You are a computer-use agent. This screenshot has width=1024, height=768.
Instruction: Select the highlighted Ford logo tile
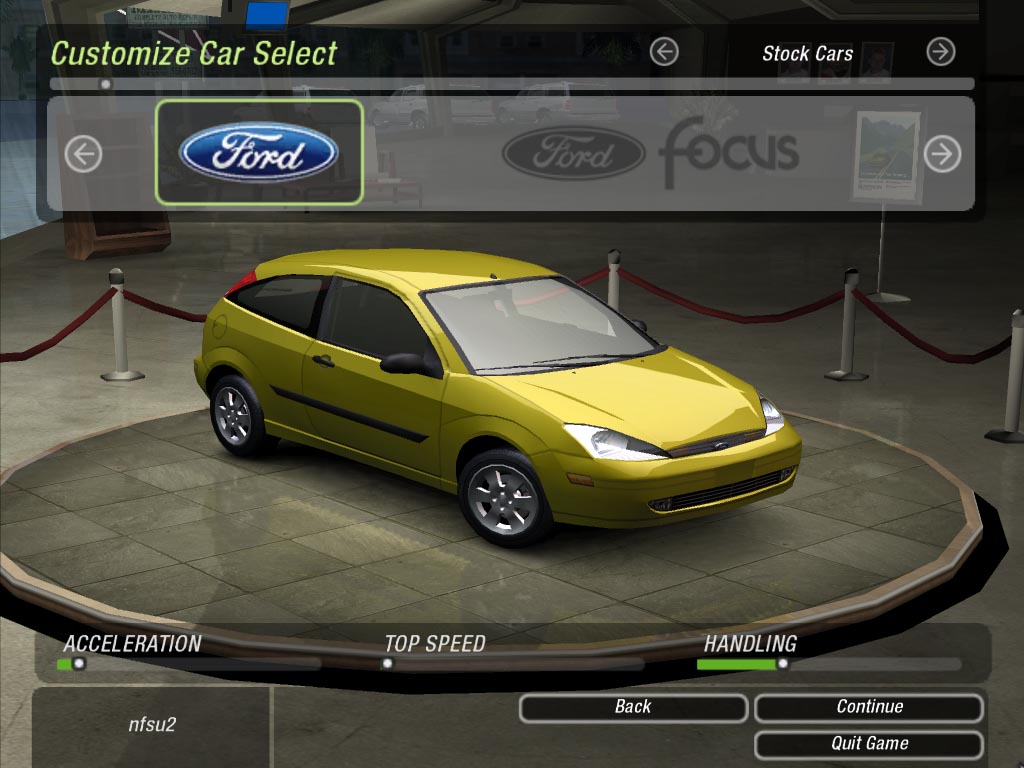coord(259,152)
